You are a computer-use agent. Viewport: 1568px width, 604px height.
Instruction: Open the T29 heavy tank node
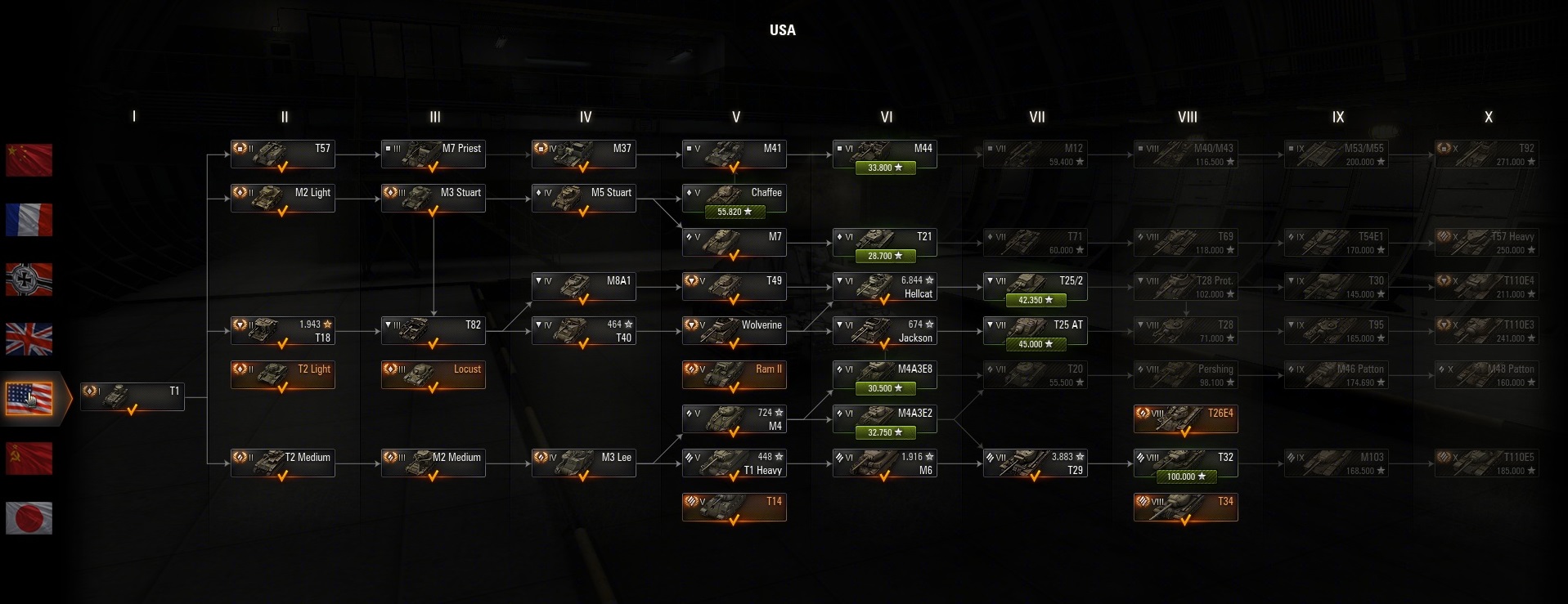(1036, 463)
